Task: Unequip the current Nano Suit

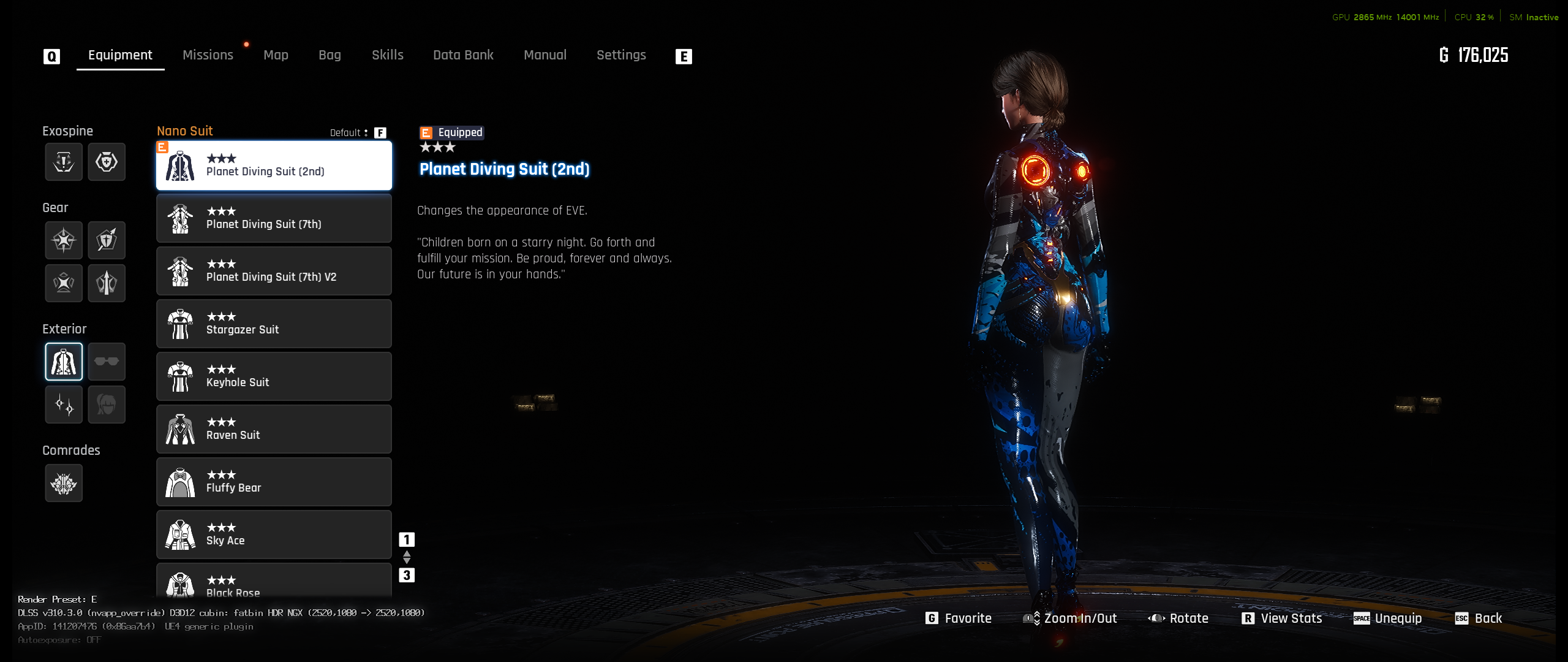Action: coord(1388,618)
